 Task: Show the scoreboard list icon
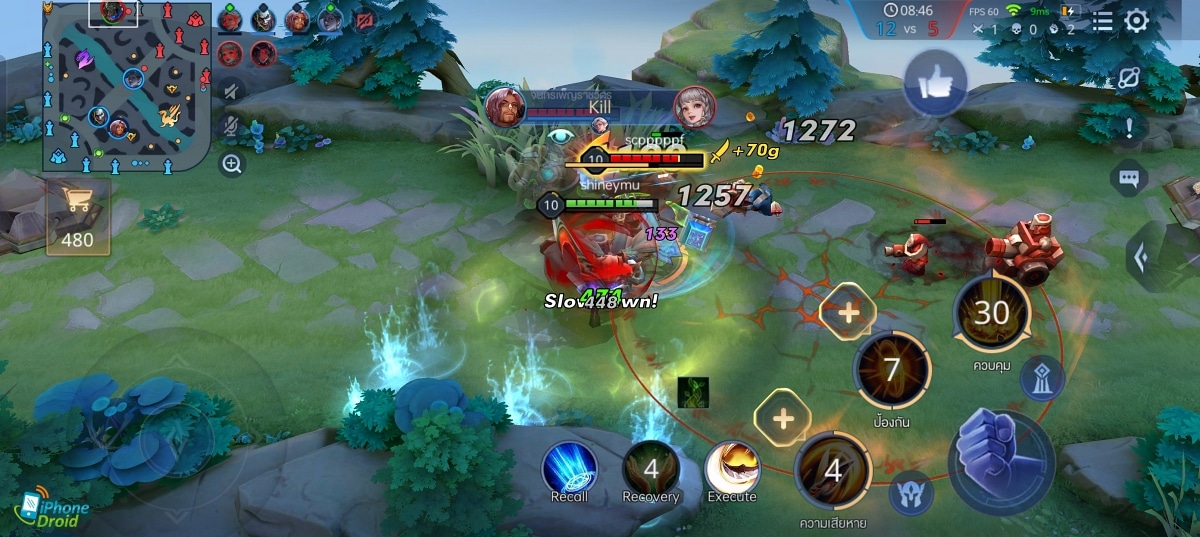1102,22
